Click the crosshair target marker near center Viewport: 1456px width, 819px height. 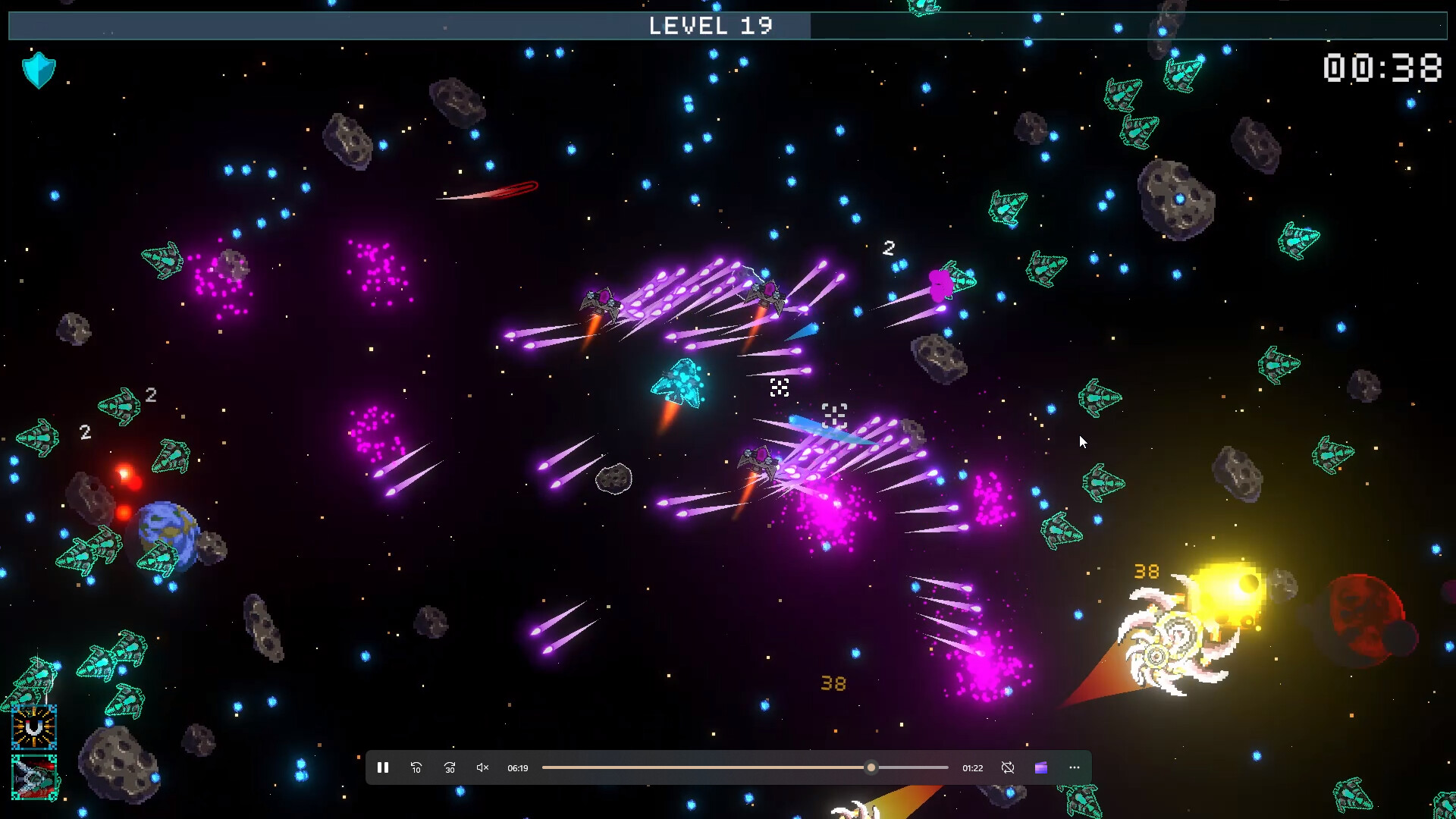coord(778,387)
